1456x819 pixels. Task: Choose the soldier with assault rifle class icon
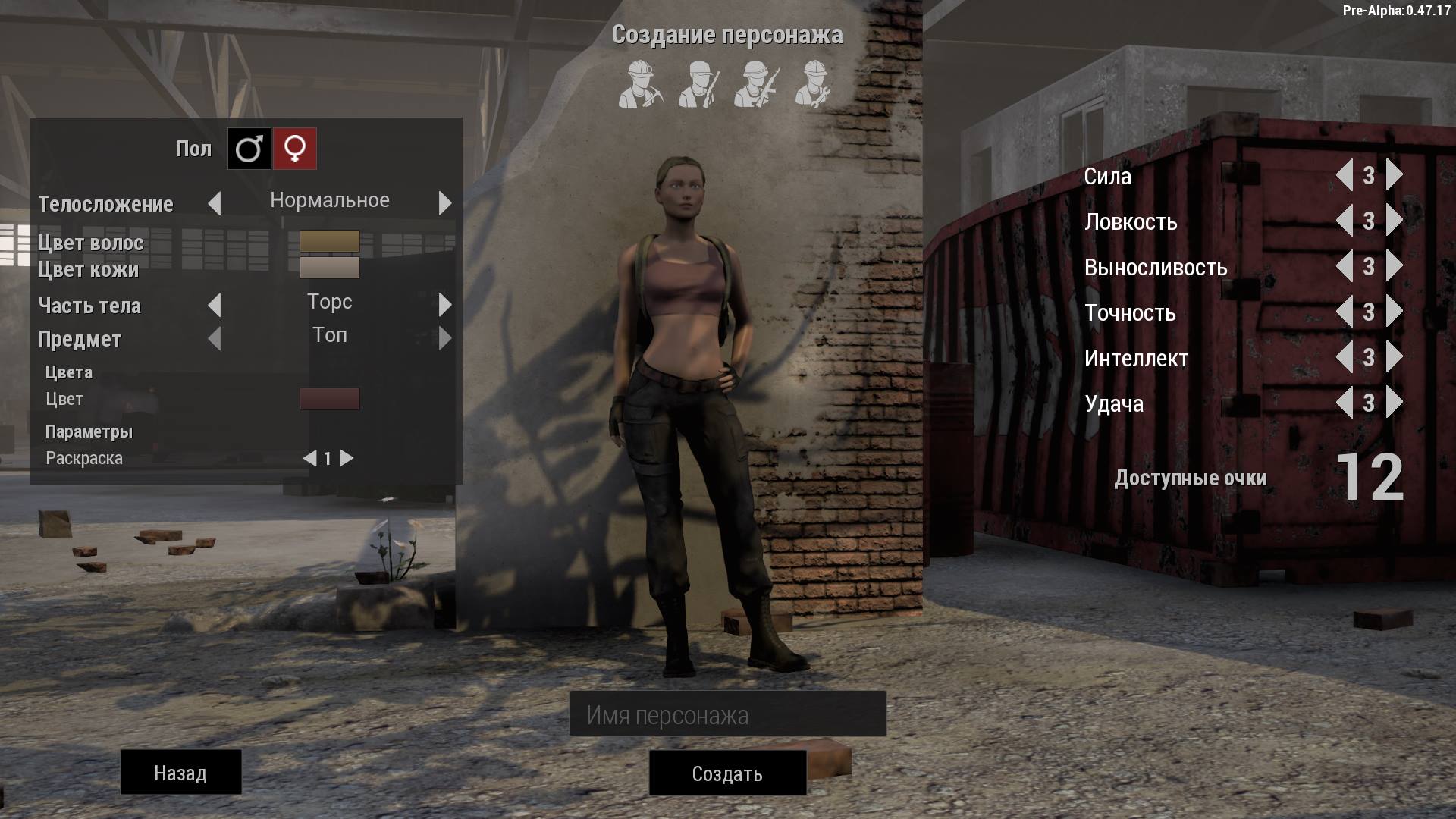[757, 84]
